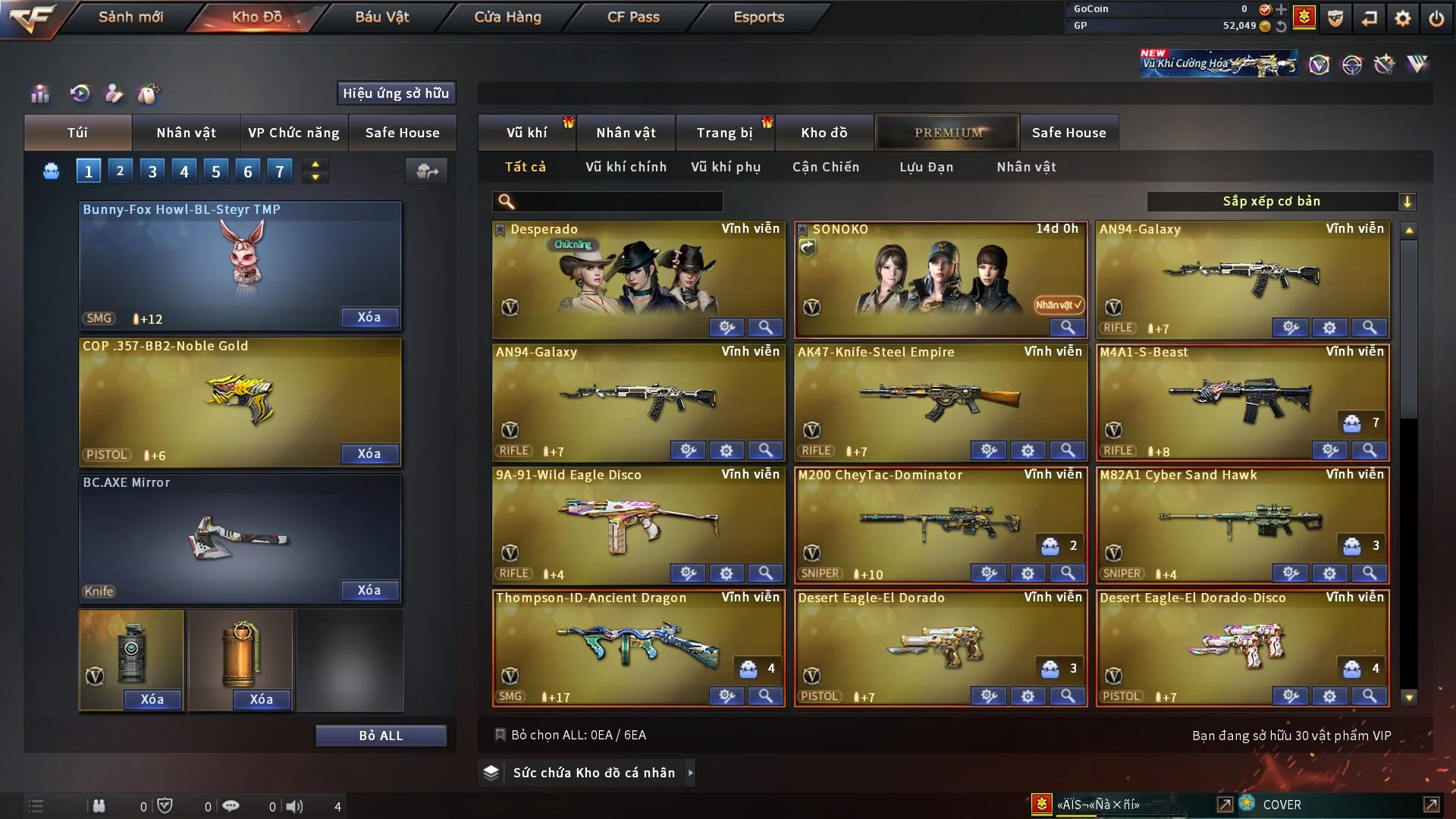
Task: Filter by Vũ khí chính
Action: (x=626, y=167)
